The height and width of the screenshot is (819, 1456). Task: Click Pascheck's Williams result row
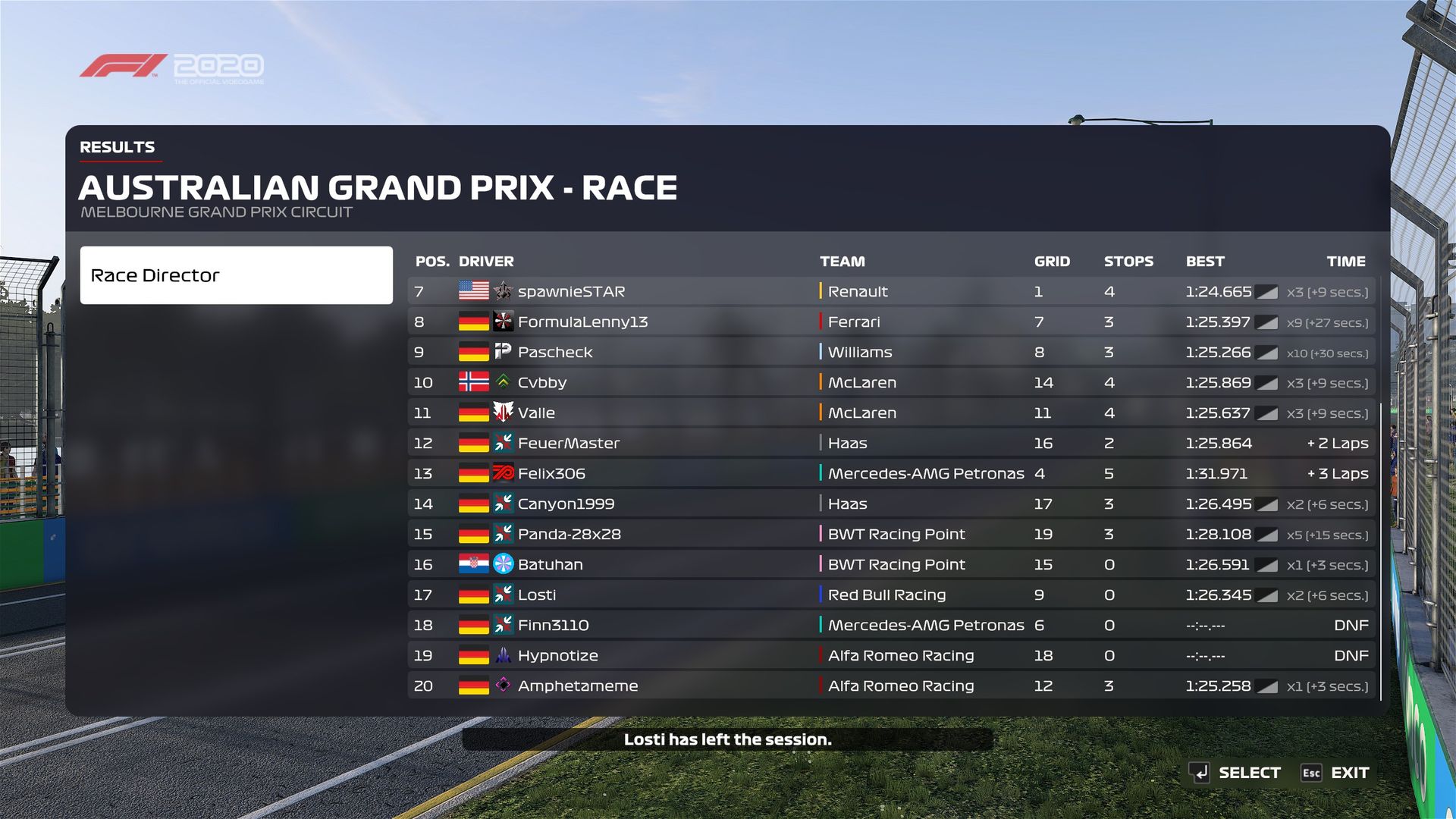pyautogui.click(x=890, y=353)
